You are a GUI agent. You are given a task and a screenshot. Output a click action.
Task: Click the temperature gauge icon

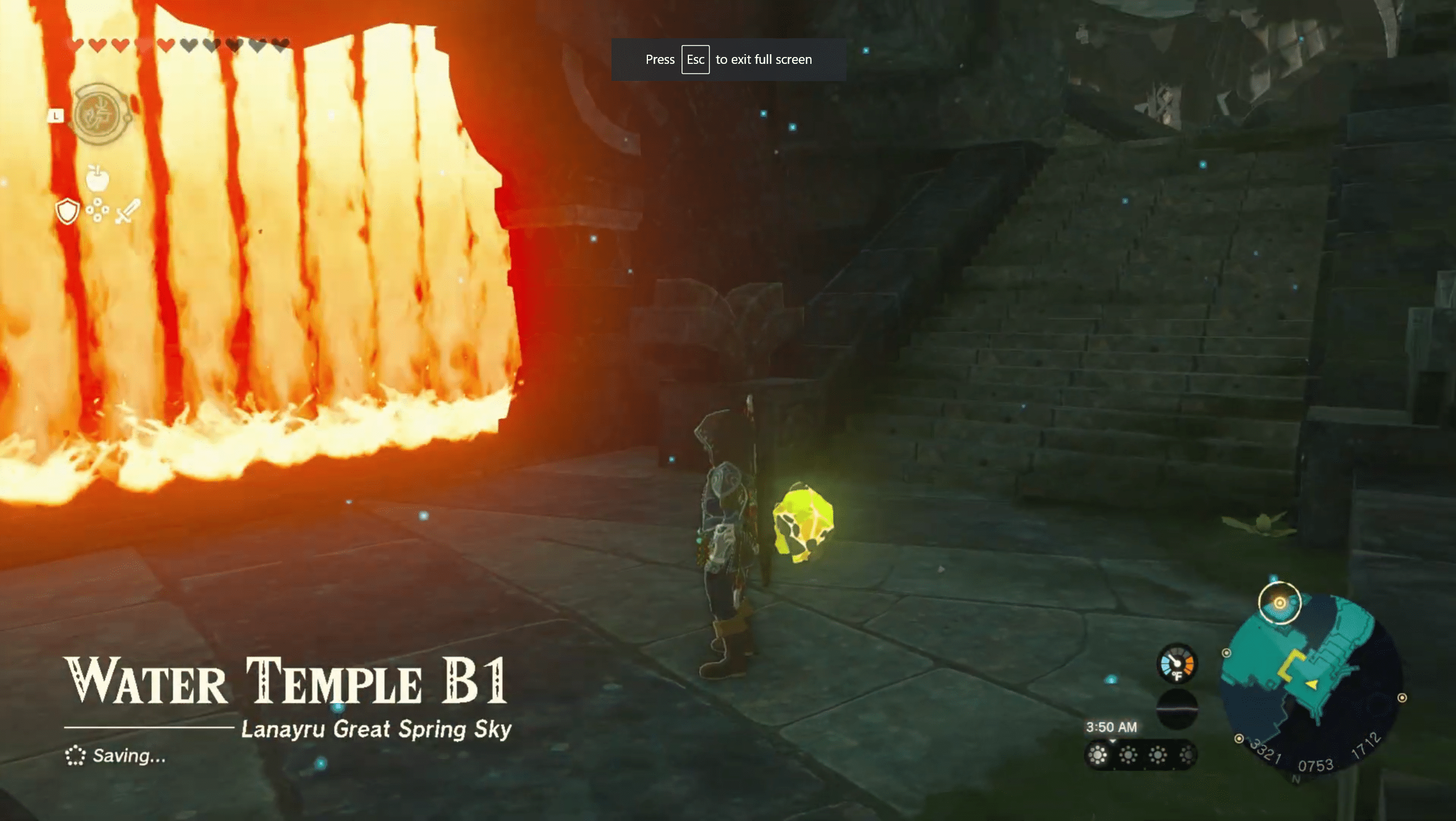pos(1176,664)
